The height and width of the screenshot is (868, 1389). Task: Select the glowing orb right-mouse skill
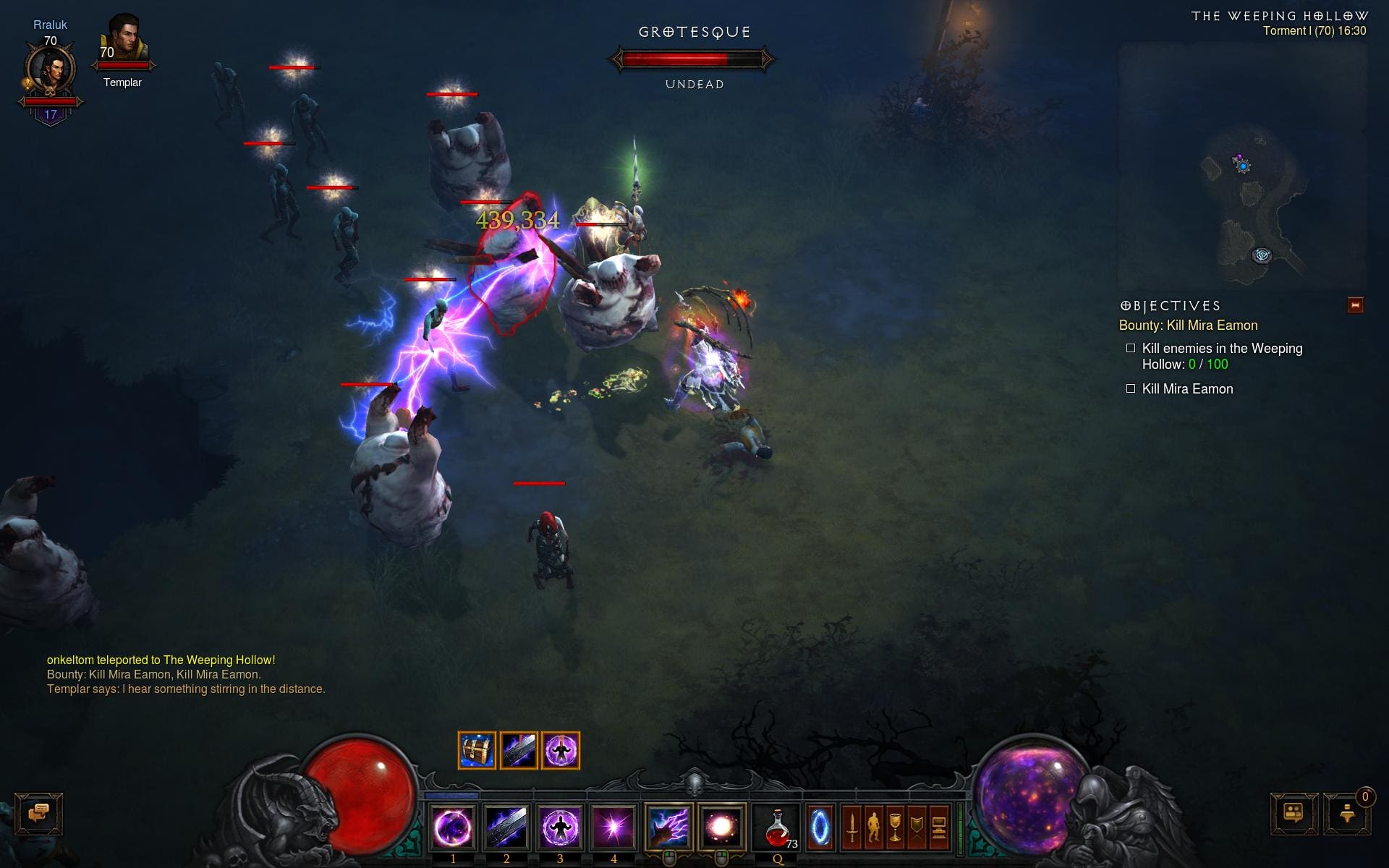721,827
